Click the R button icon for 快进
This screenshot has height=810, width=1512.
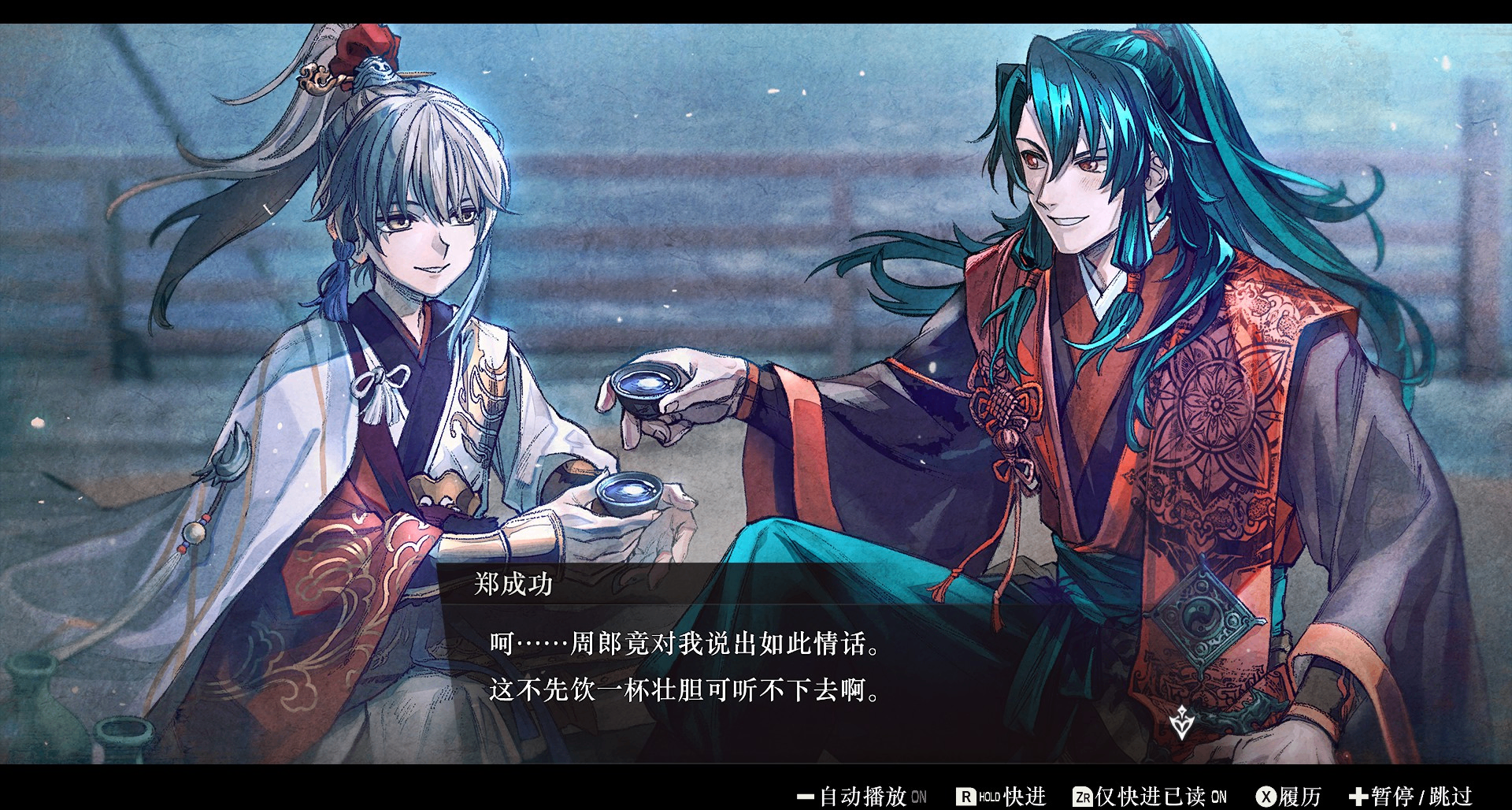pyautogui.click(x=967, y=796)
